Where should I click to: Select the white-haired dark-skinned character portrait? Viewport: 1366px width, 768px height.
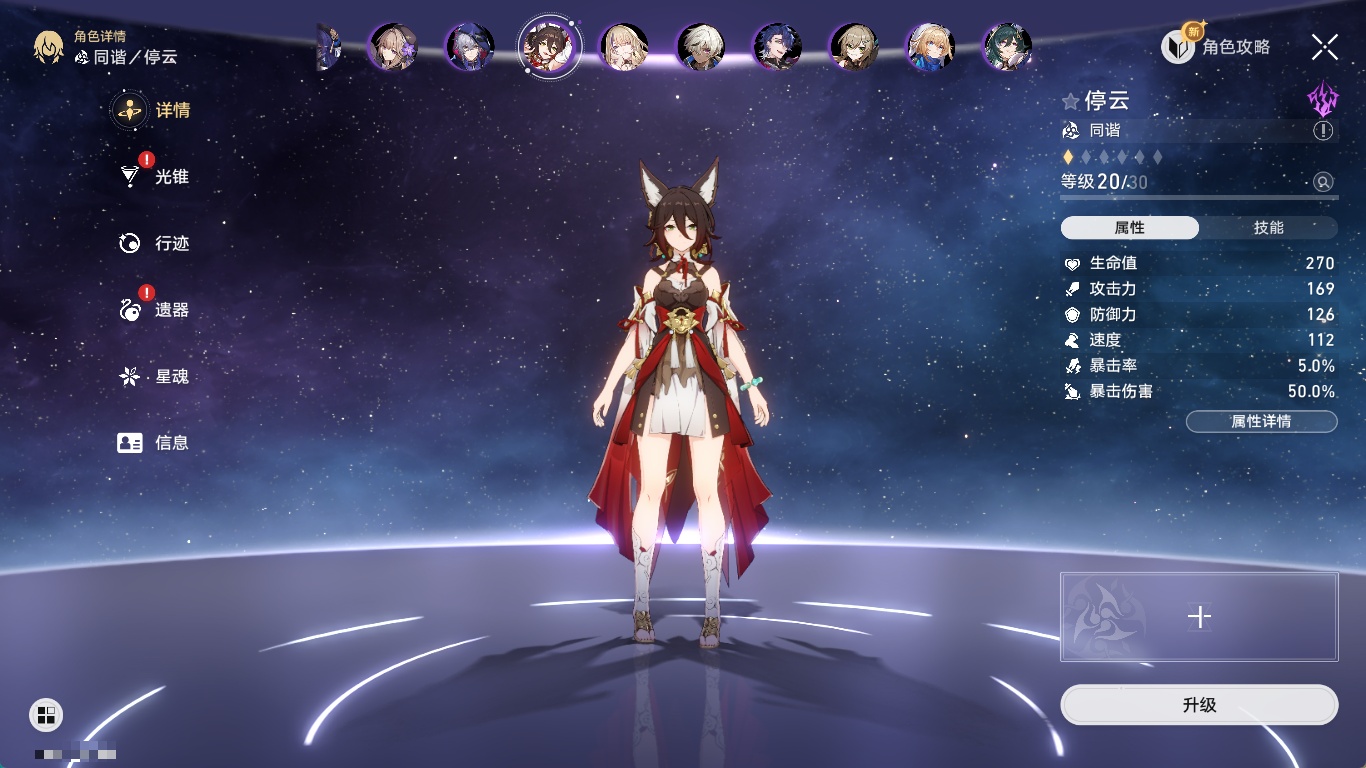tap(701, 46)
